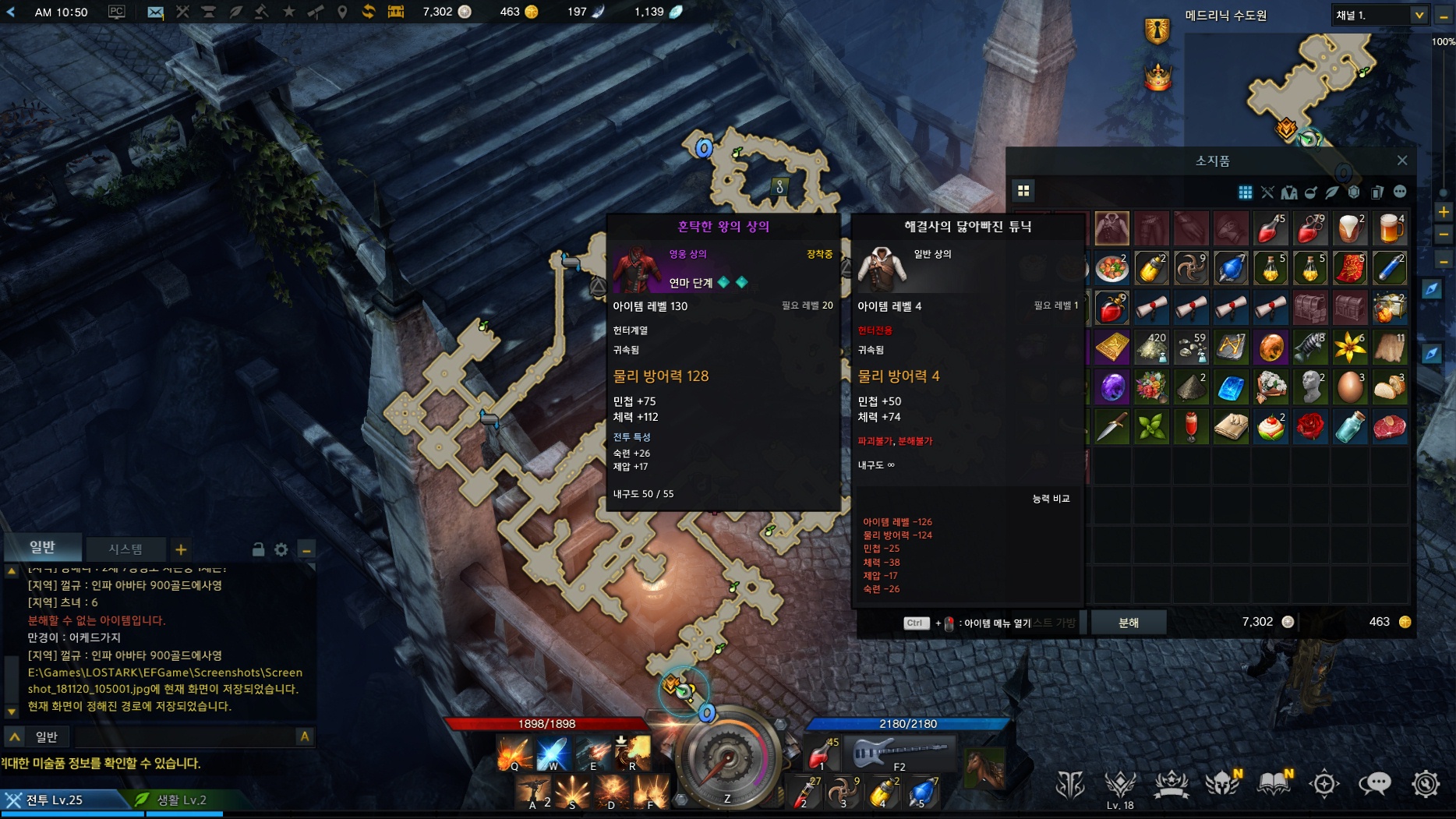Open the gear settings icon at bottom right
1456x819 pixels.
click(x=1426, y=784)
